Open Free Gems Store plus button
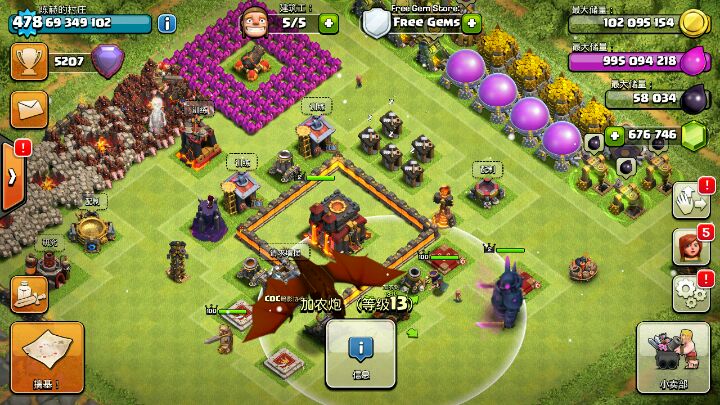The height and width of the screenshot is (405, 720). (x=472, y=22)
